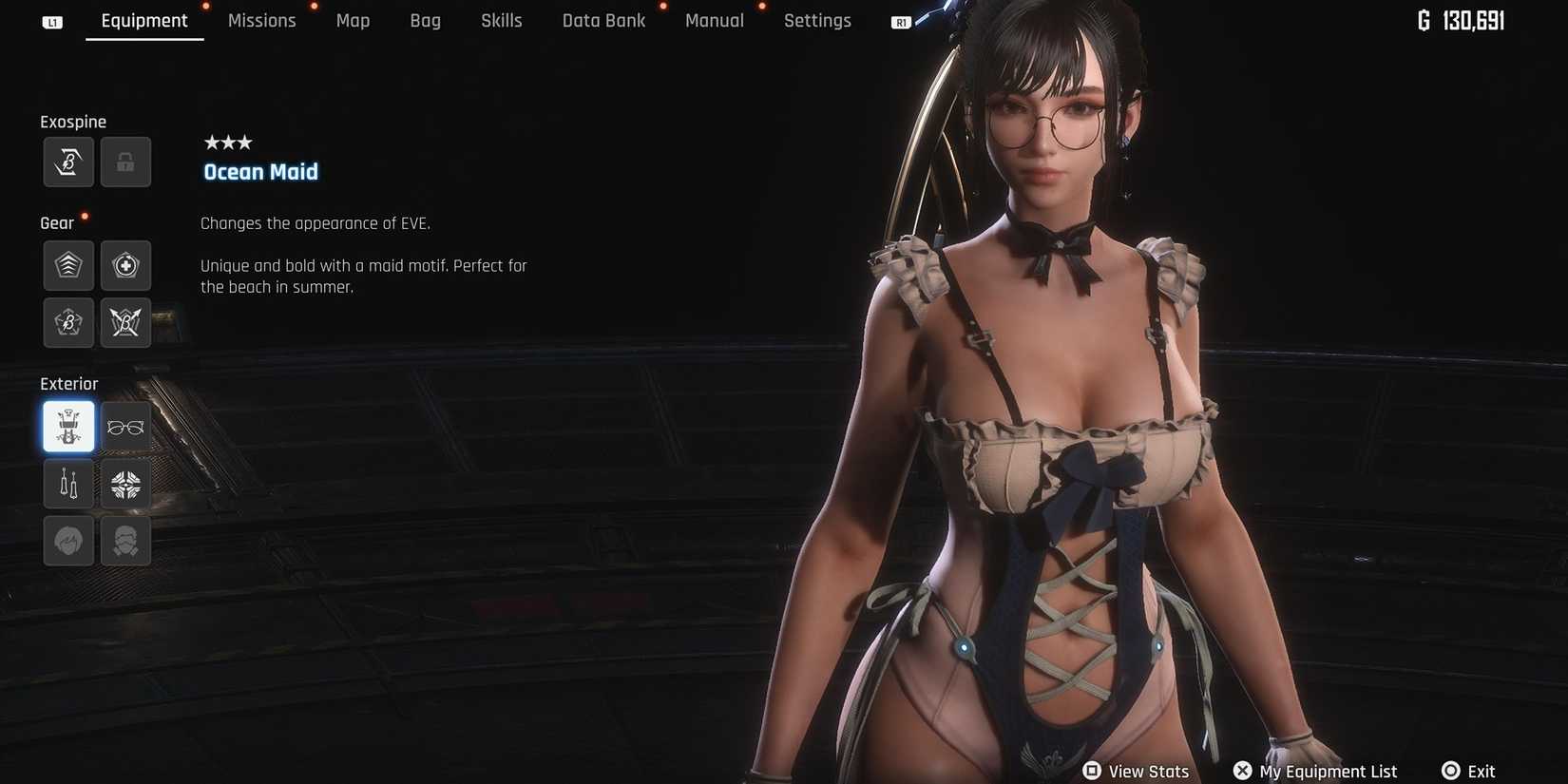Open the medical cross Gear slot
This screenshot has width=1568, height=784.
pos(125,266)
